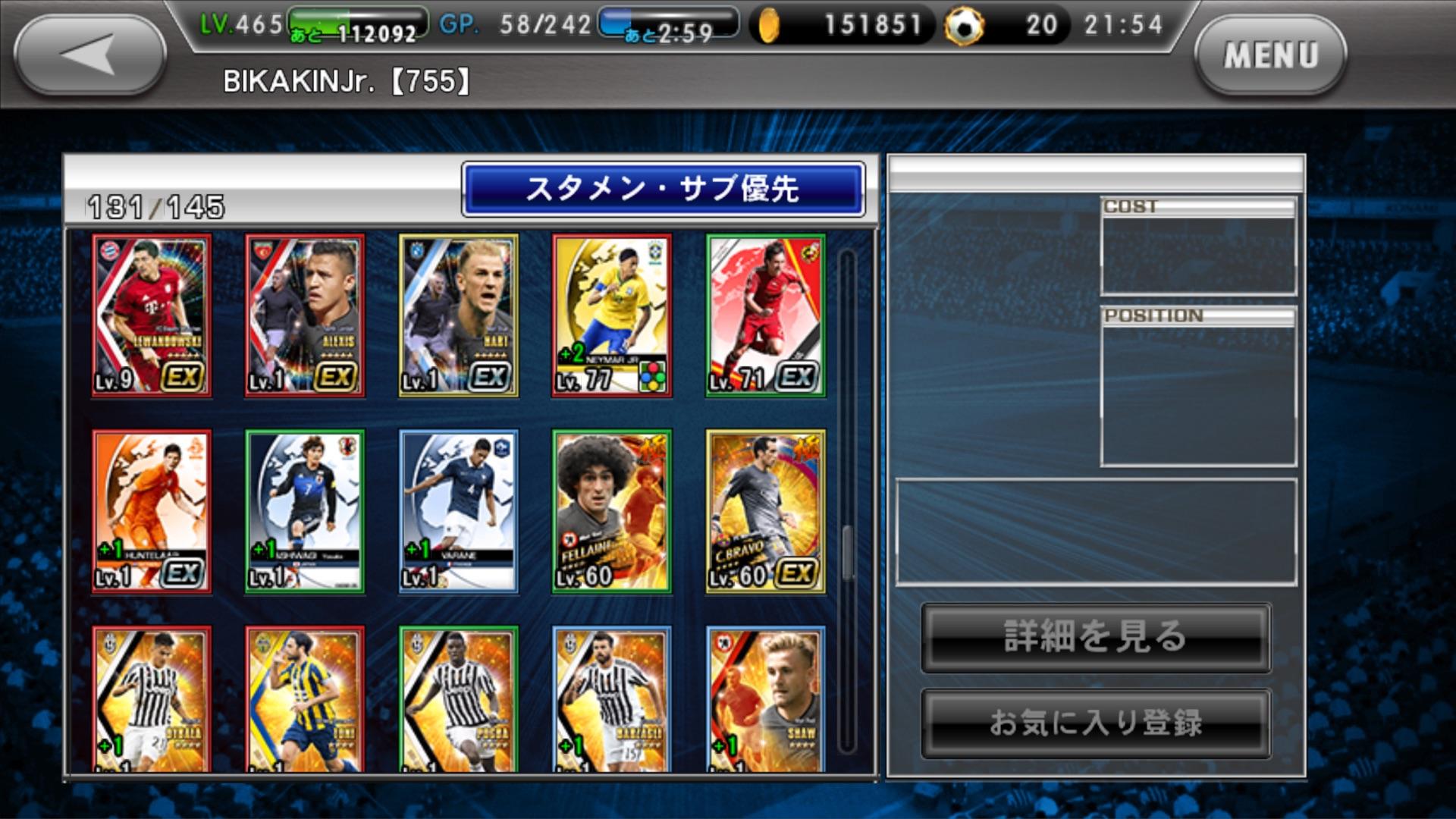Choose the Spain Lv.71 player card
The width and height of the screenshot is (1456, 819).
tap(765, 315)
